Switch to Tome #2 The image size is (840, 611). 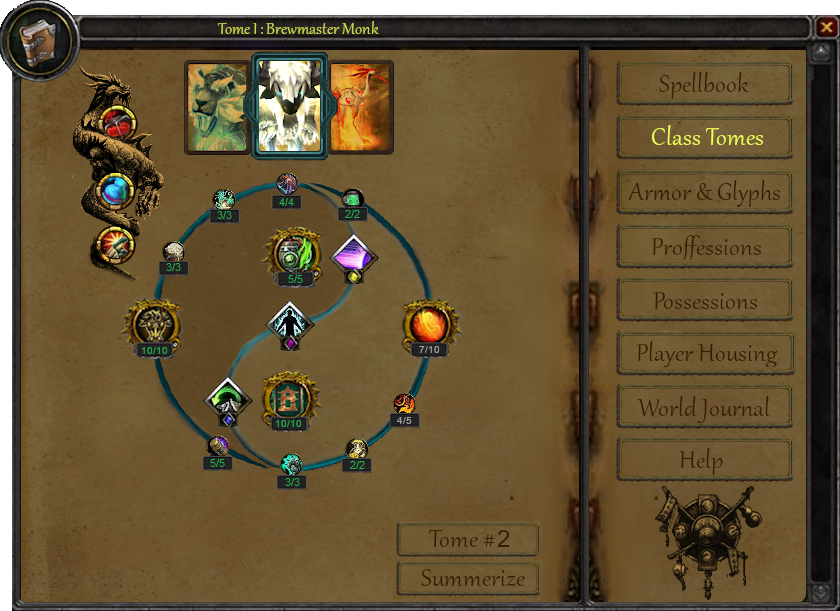[468, 540]
